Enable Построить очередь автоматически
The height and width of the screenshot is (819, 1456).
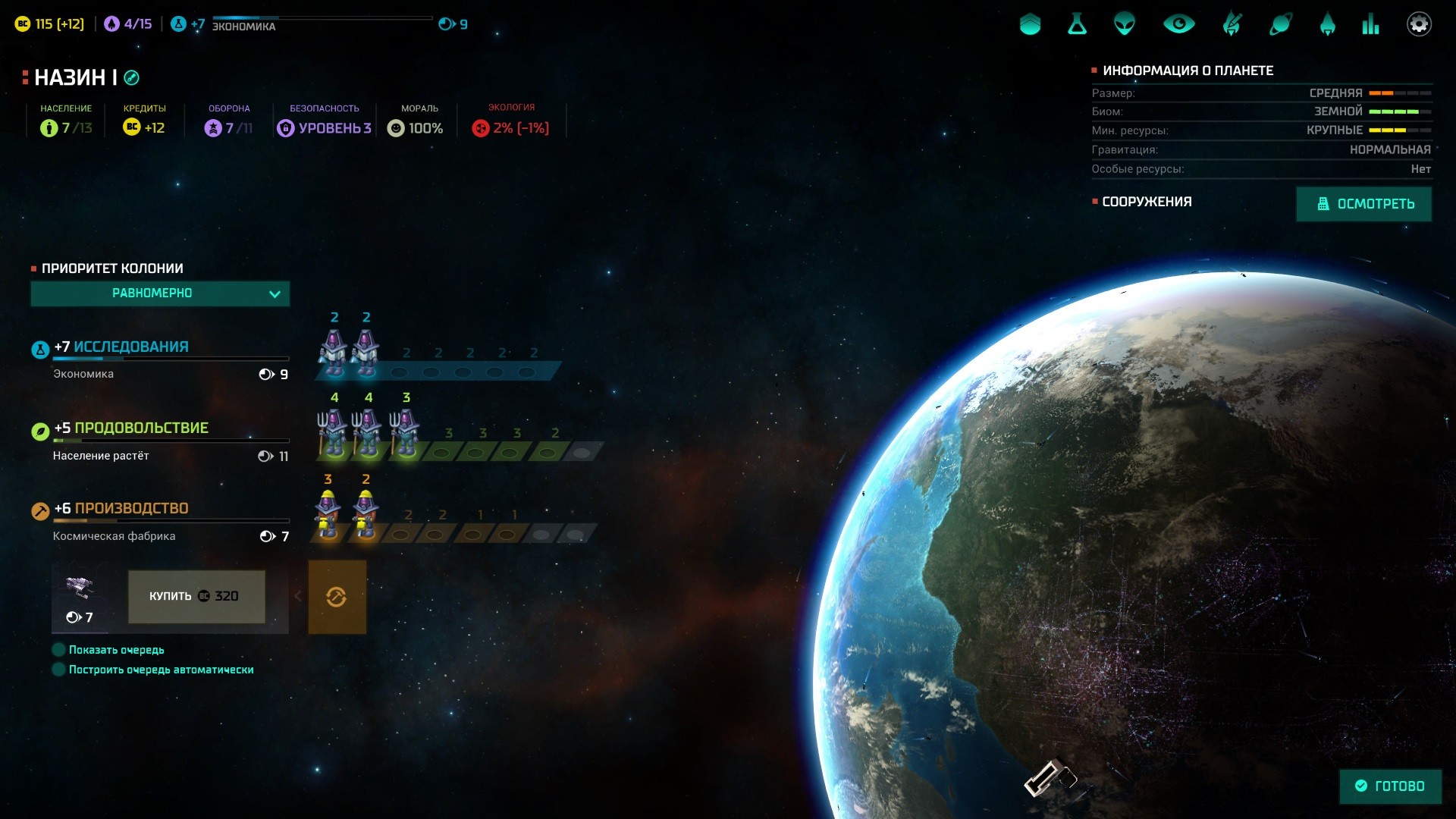click(58, 670)
